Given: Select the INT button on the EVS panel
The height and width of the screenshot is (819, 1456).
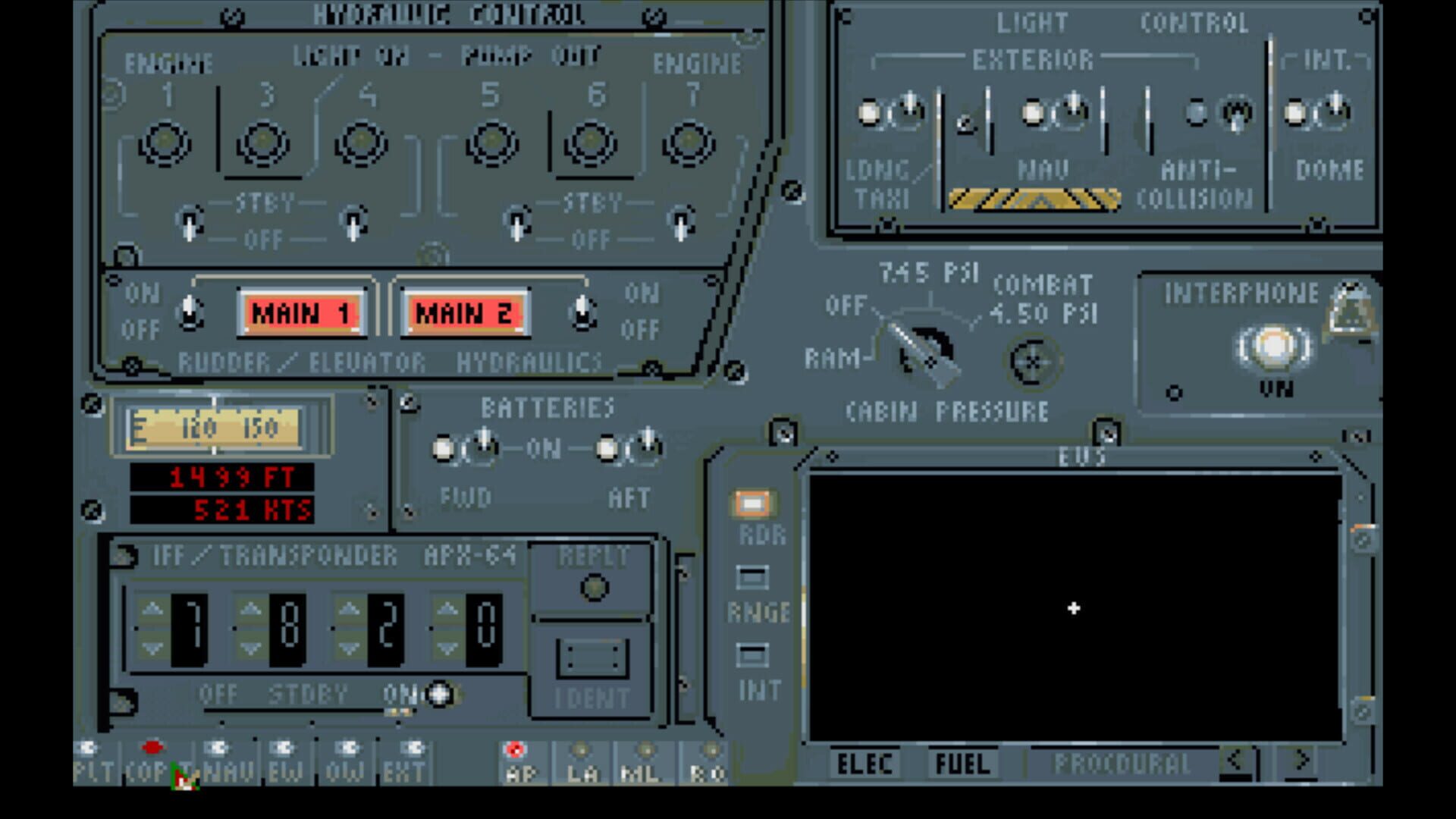Looking at the screenshot, I should (x=752, y=653).
